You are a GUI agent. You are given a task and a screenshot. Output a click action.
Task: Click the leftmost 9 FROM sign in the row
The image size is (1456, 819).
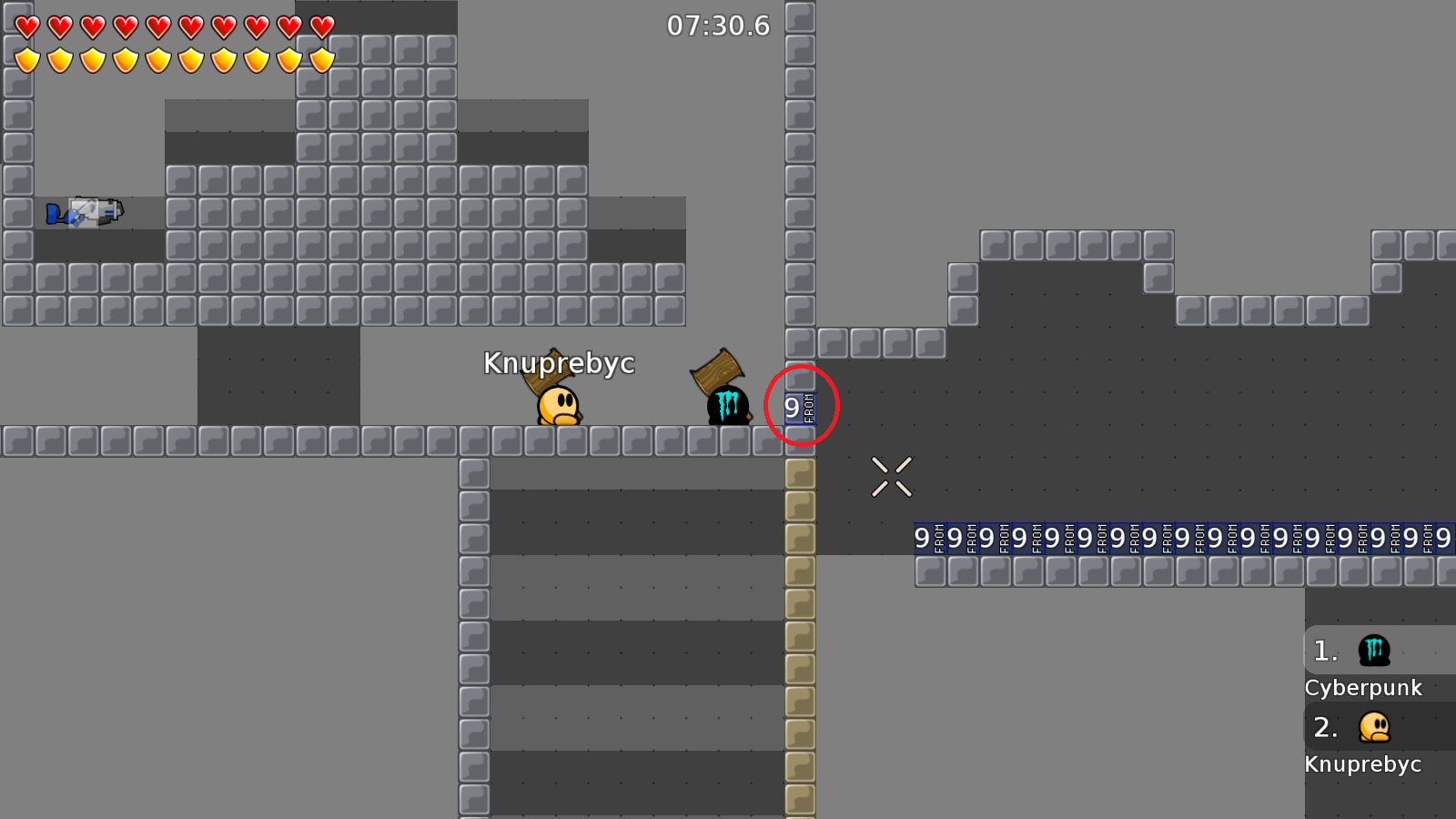tap(930, 538)
